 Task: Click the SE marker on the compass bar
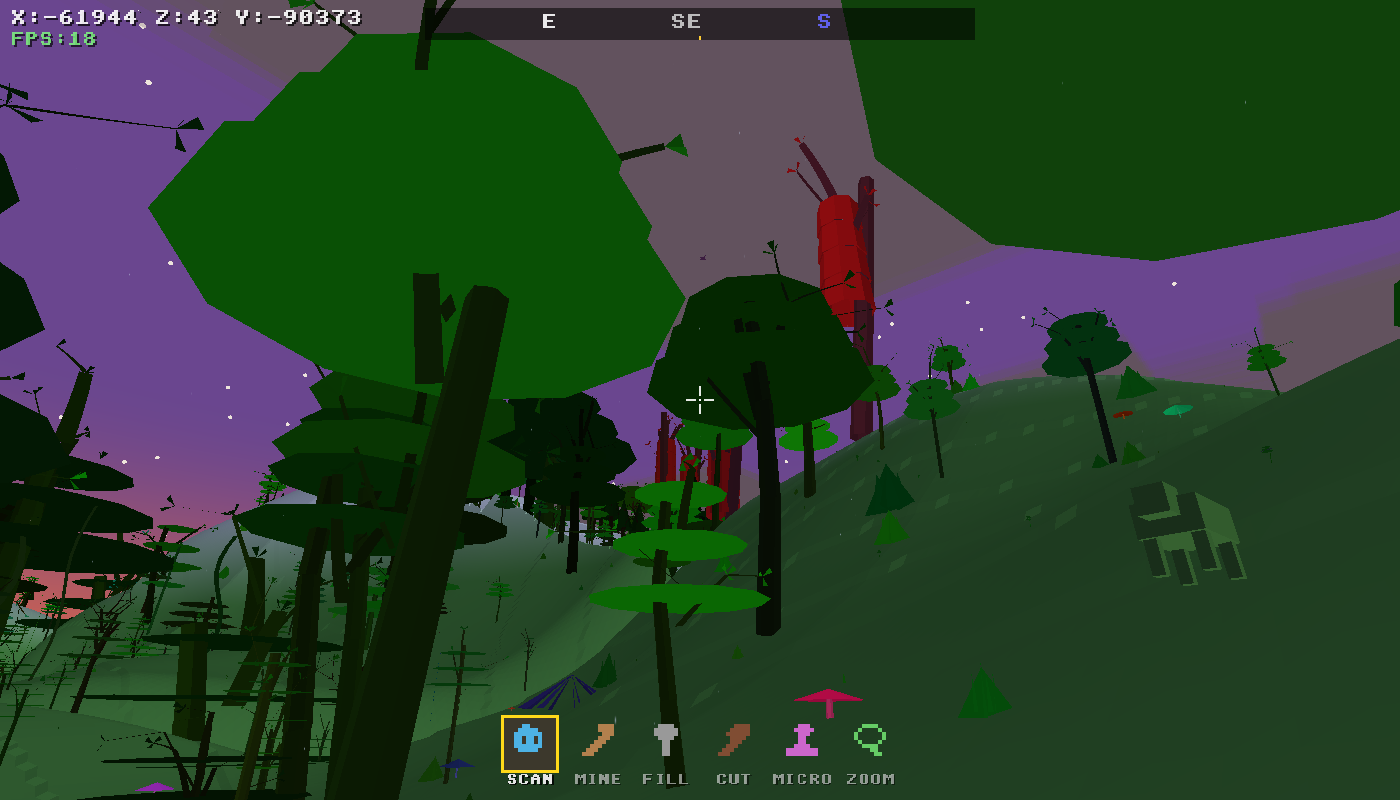(685, 20)
